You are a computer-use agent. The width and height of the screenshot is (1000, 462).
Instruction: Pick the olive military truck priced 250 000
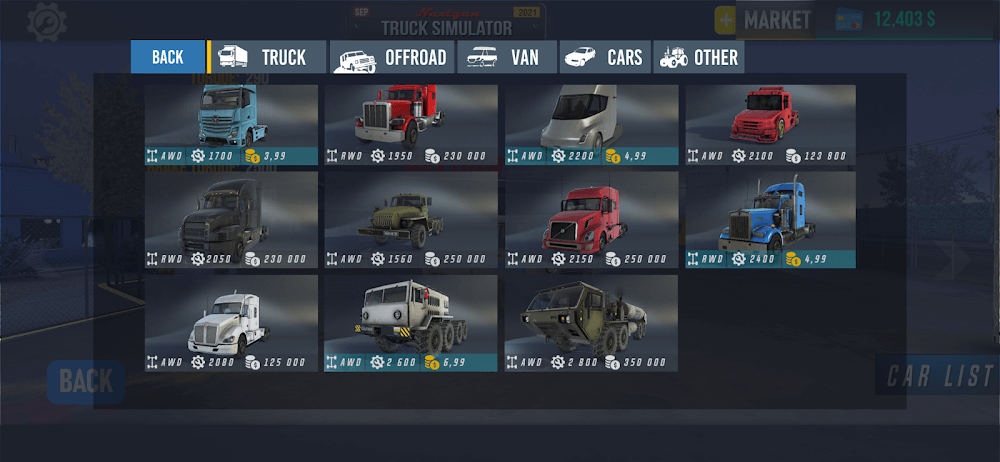411,219
